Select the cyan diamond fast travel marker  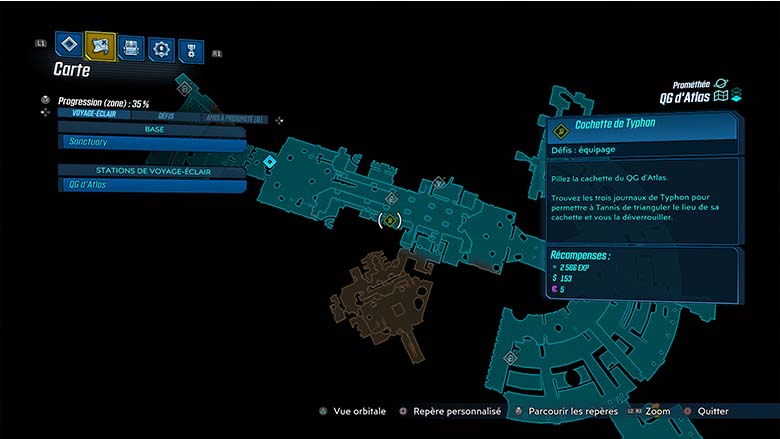[269, 160]
